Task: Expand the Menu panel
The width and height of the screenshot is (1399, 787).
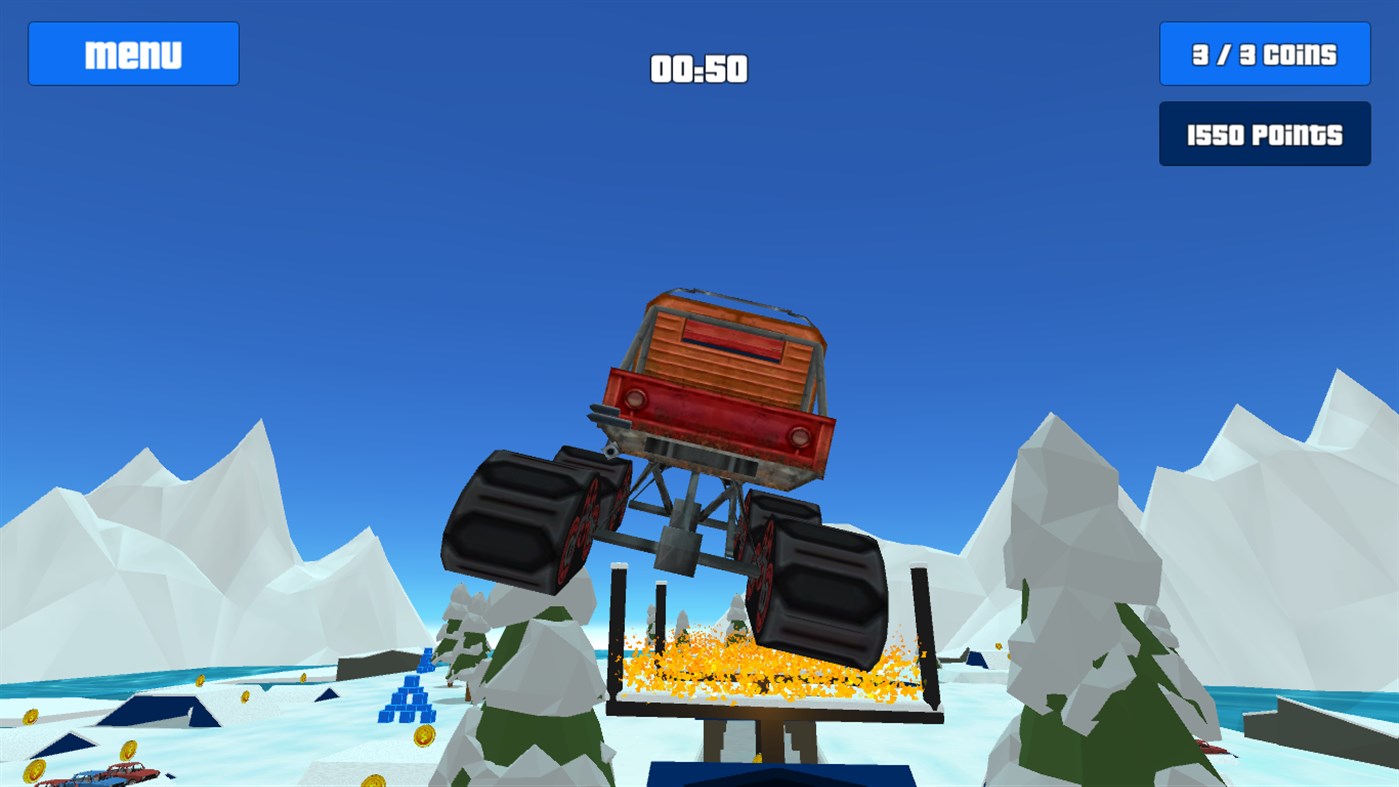Action: [x=133, y=53]
